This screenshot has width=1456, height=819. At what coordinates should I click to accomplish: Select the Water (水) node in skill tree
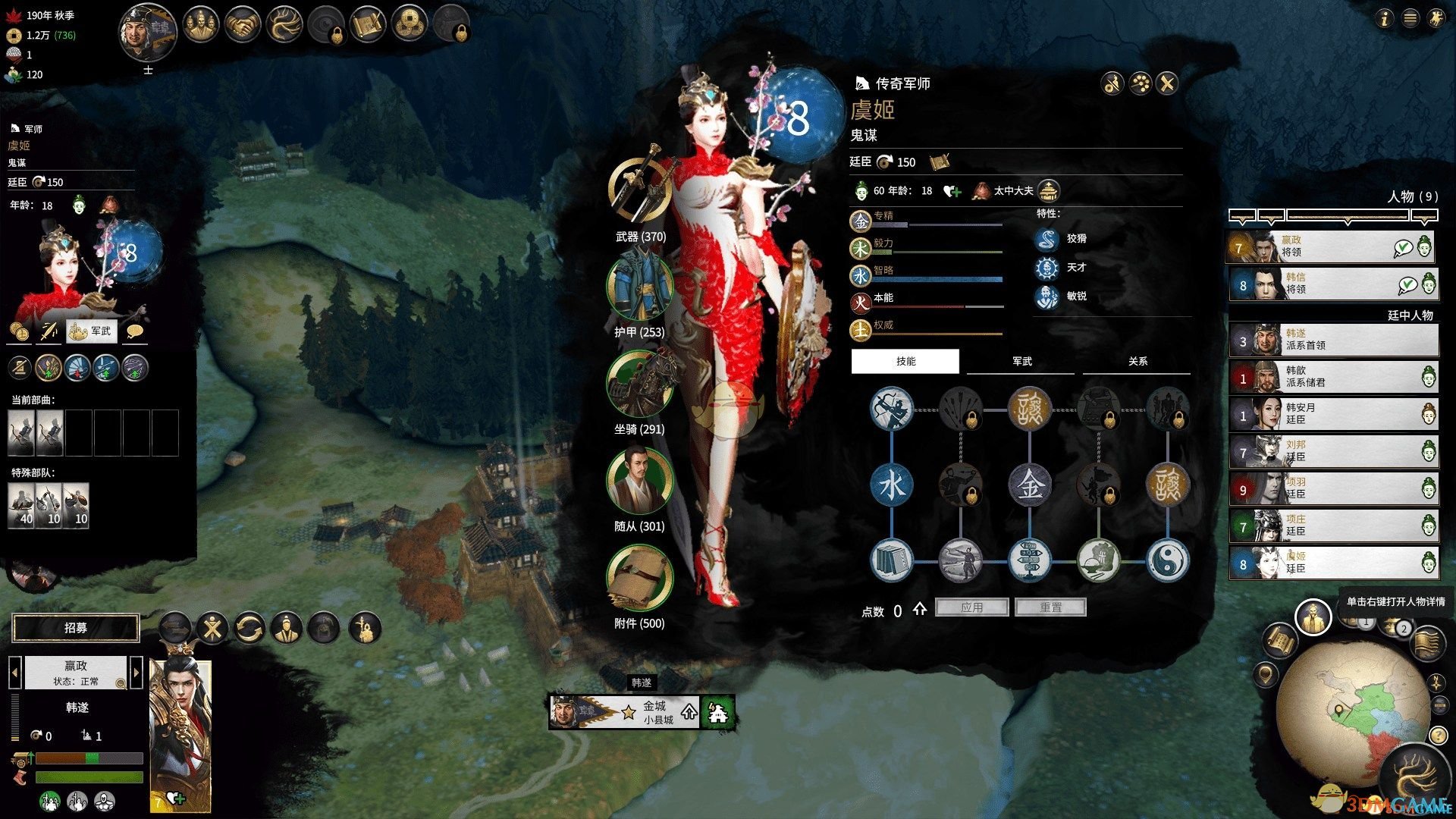pos(892,485)
